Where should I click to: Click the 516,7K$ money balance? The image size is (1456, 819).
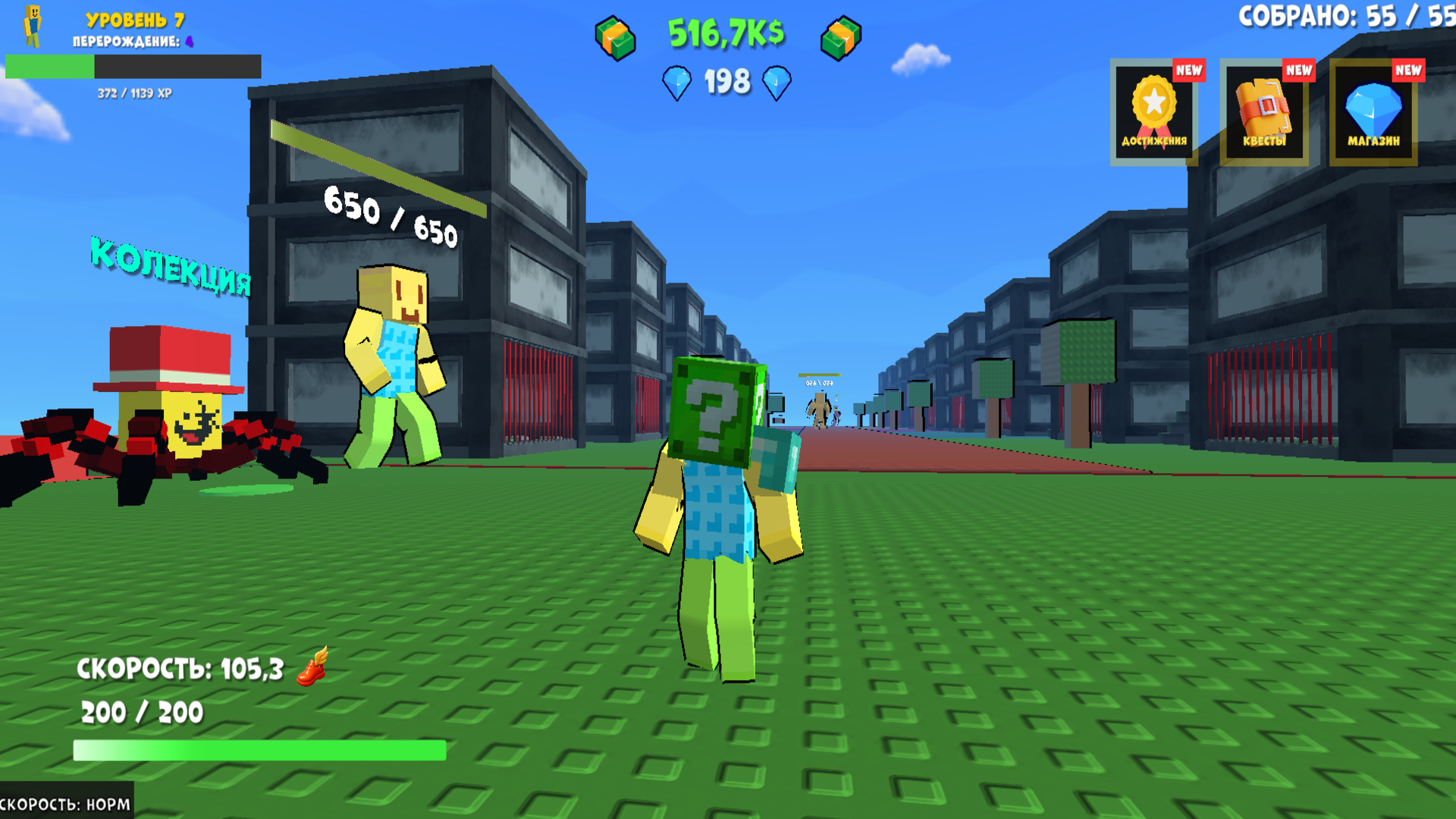click(726, 32)
